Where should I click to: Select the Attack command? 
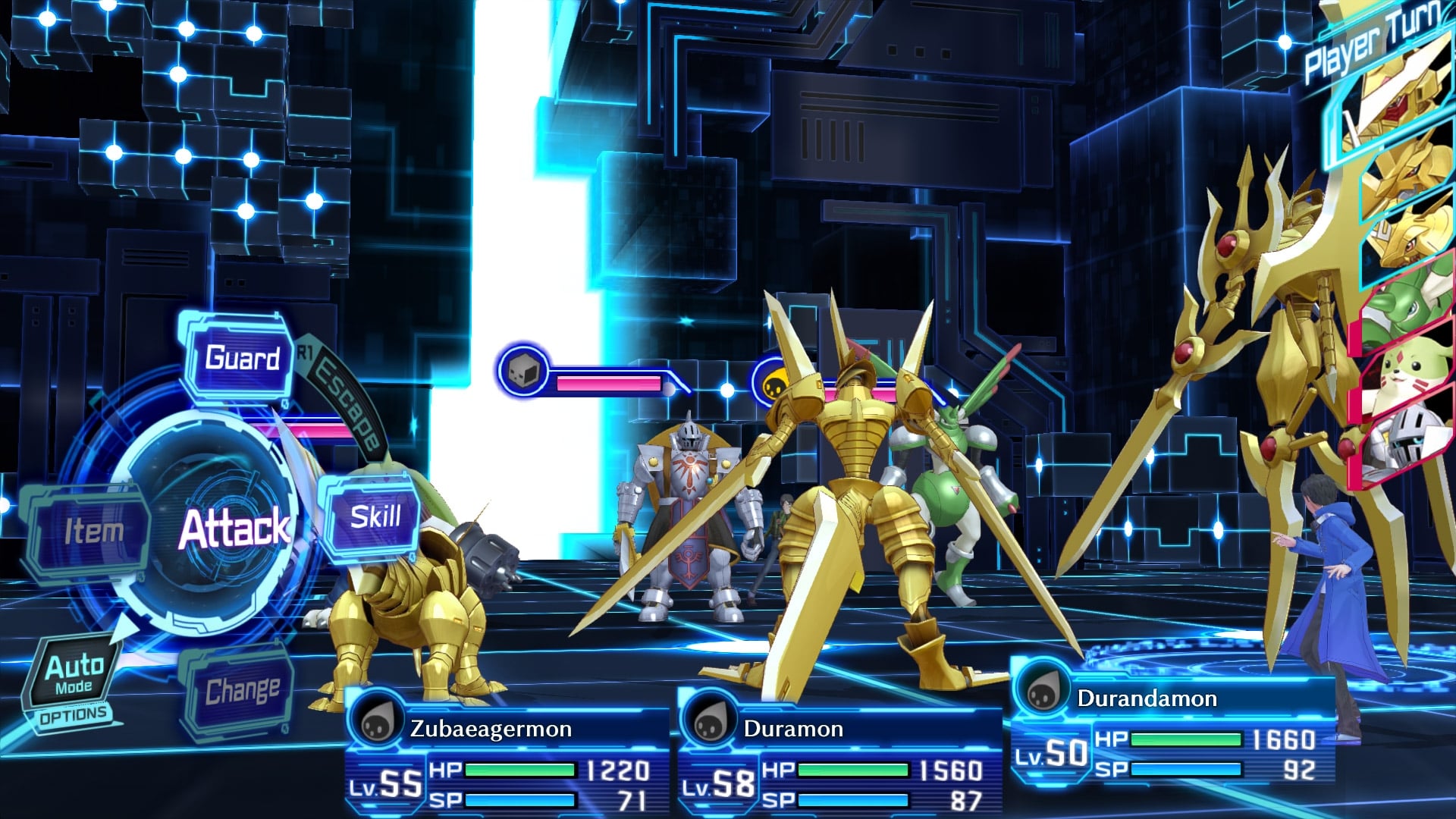(x=234, y=529)
